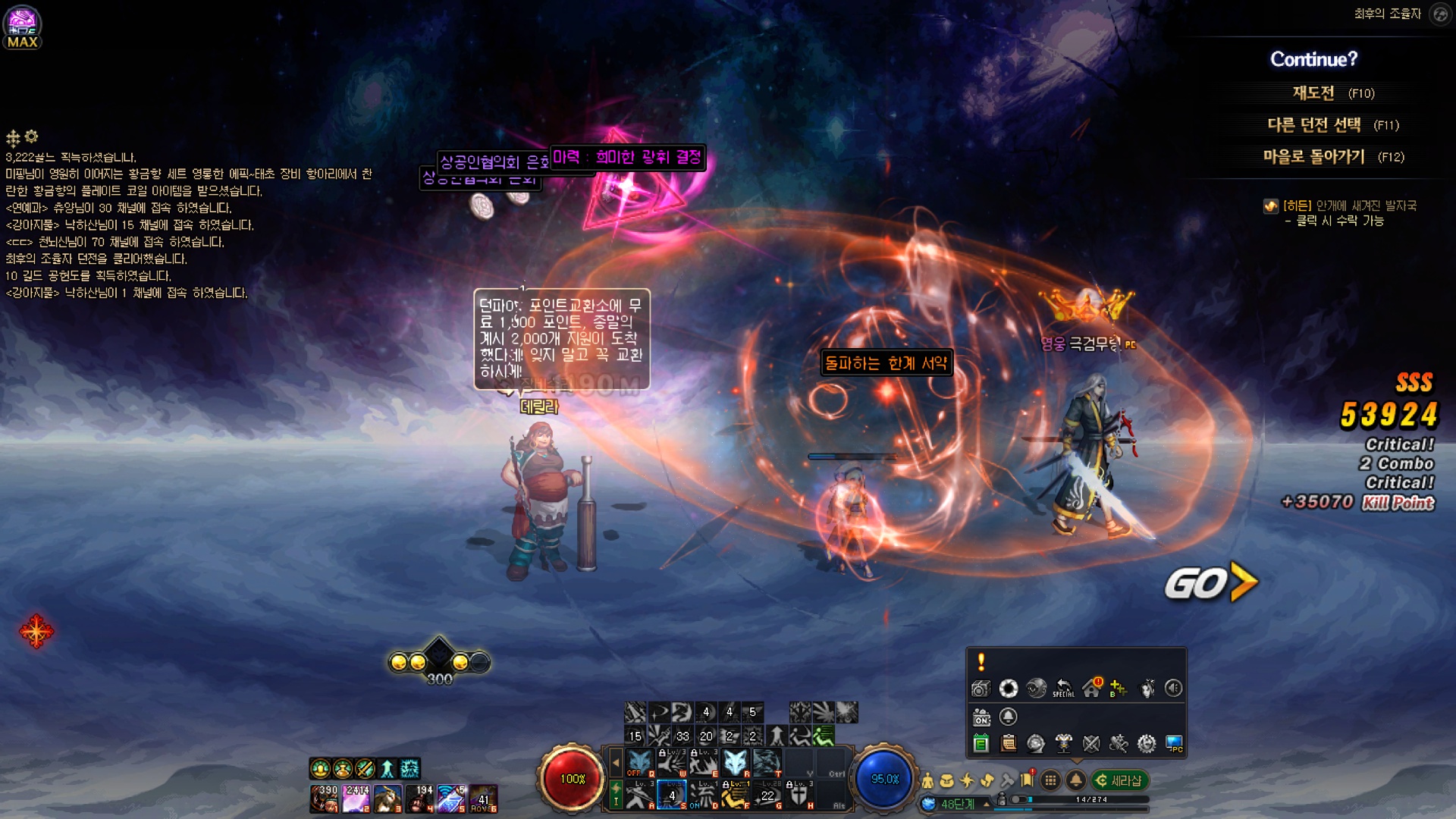Open the green 세라샵 shop button
Screen dimensions: 1456x819
pyautogui.click(x=1119, y=780)
